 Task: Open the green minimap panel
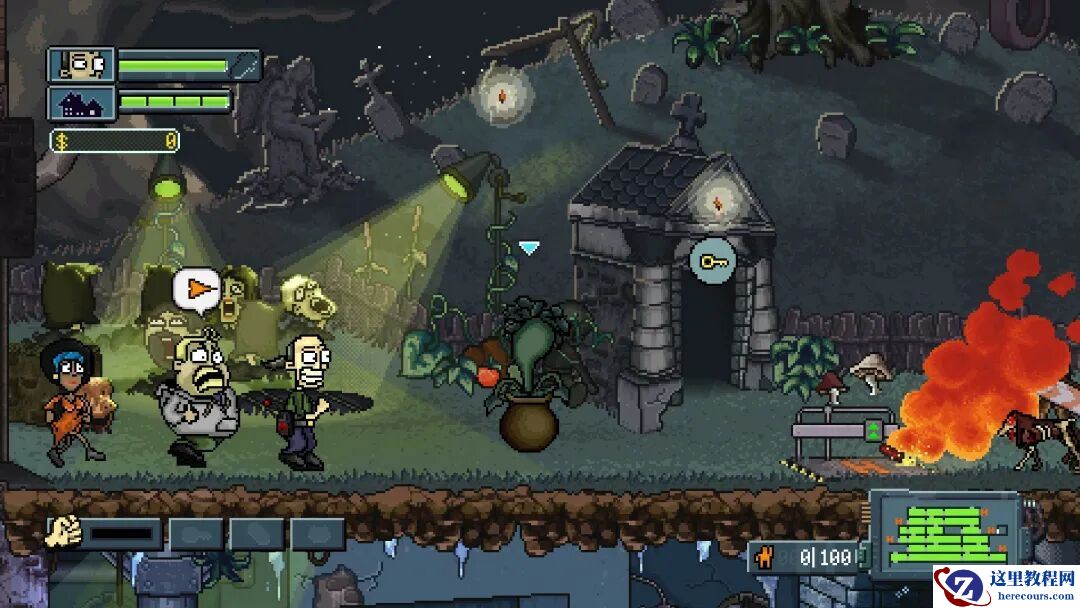[x=943, y=528]
